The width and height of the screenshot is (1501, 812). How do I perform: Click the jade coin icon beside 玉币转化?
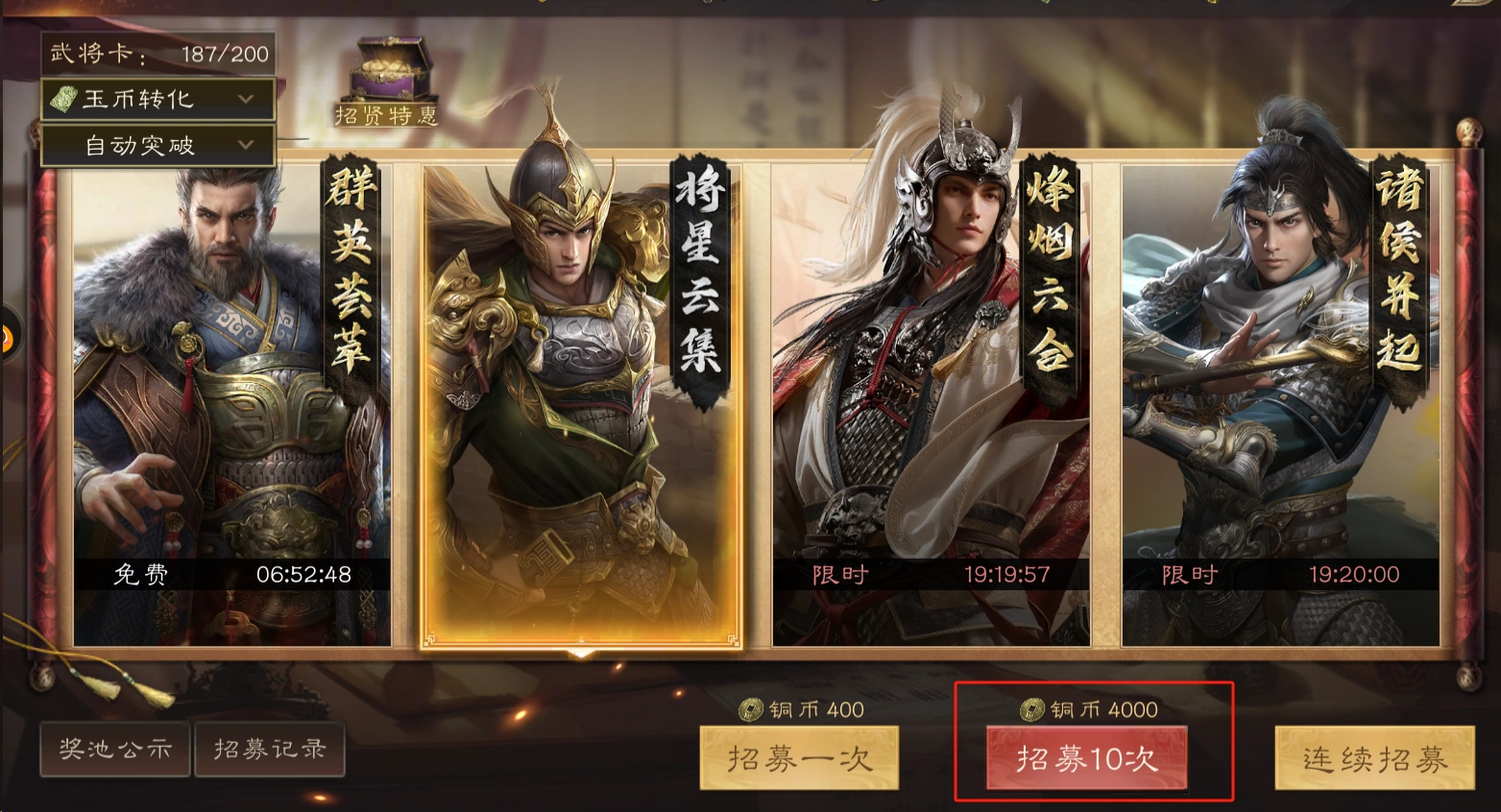coord(64,100)
